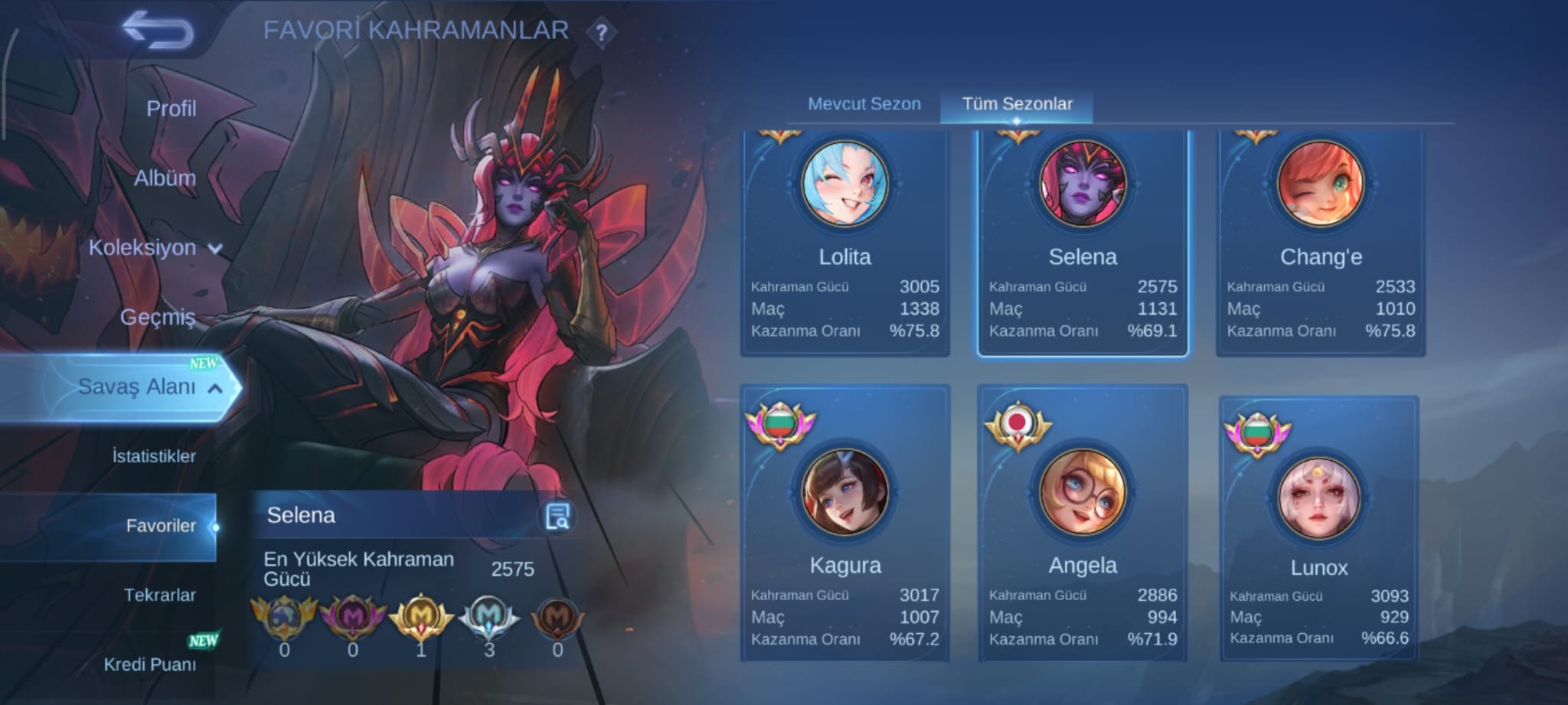This screenshot has height=705, width=1568.
Task: Select Chang'e's hero portrait
Action: click(1321, 184)
